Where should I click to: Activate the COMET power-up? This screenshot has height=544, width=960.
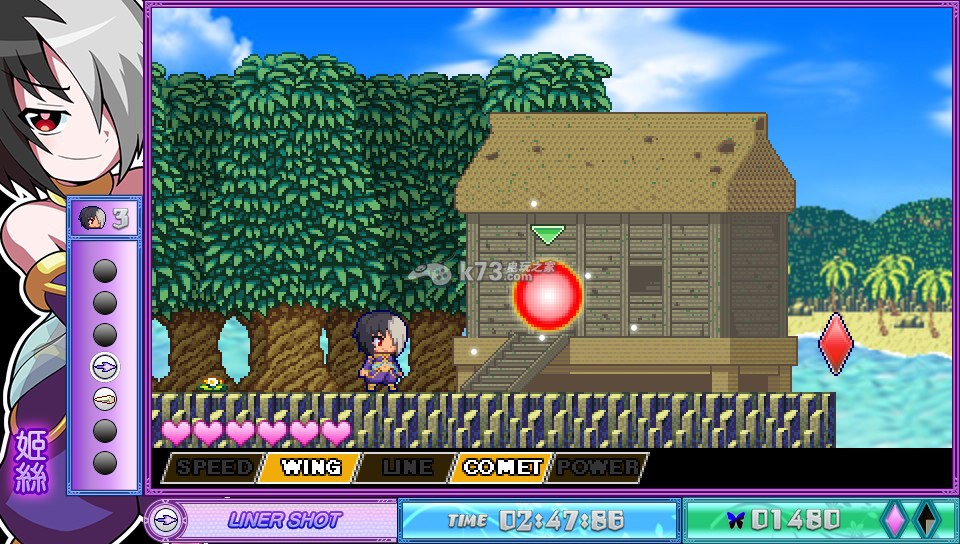click(502, 467)
